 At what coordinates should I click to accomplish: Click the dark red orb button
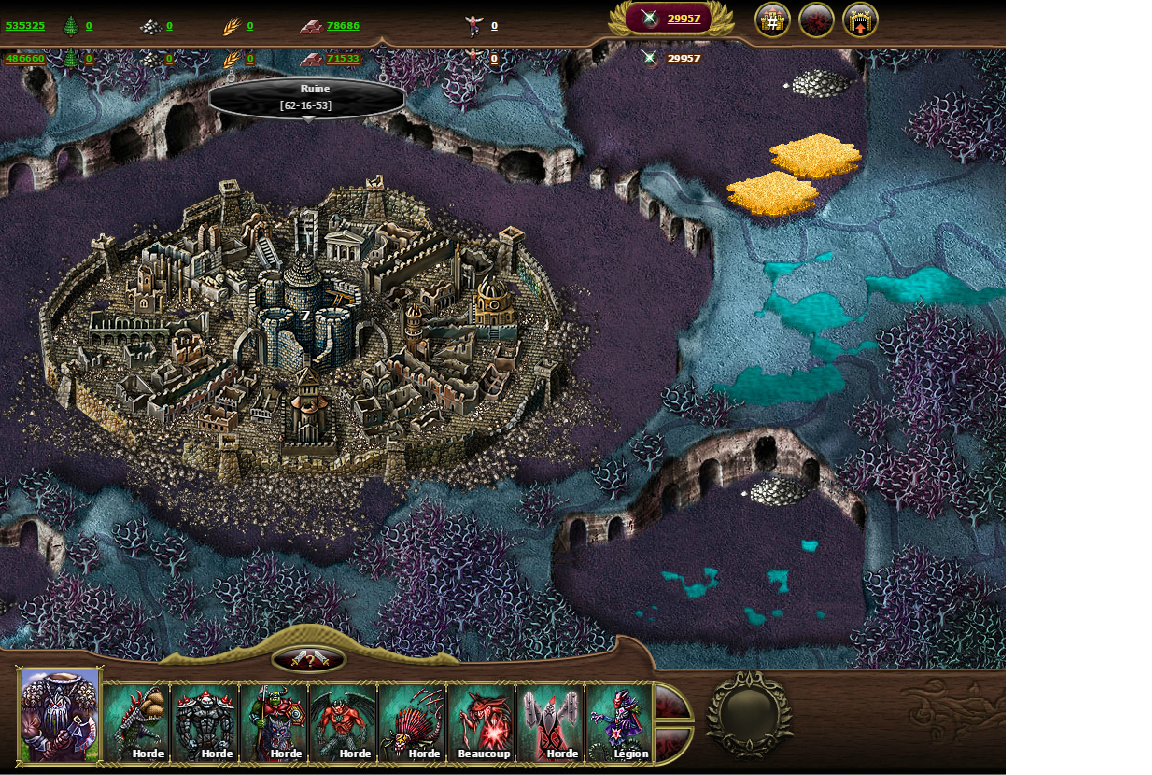pos(816,20)
